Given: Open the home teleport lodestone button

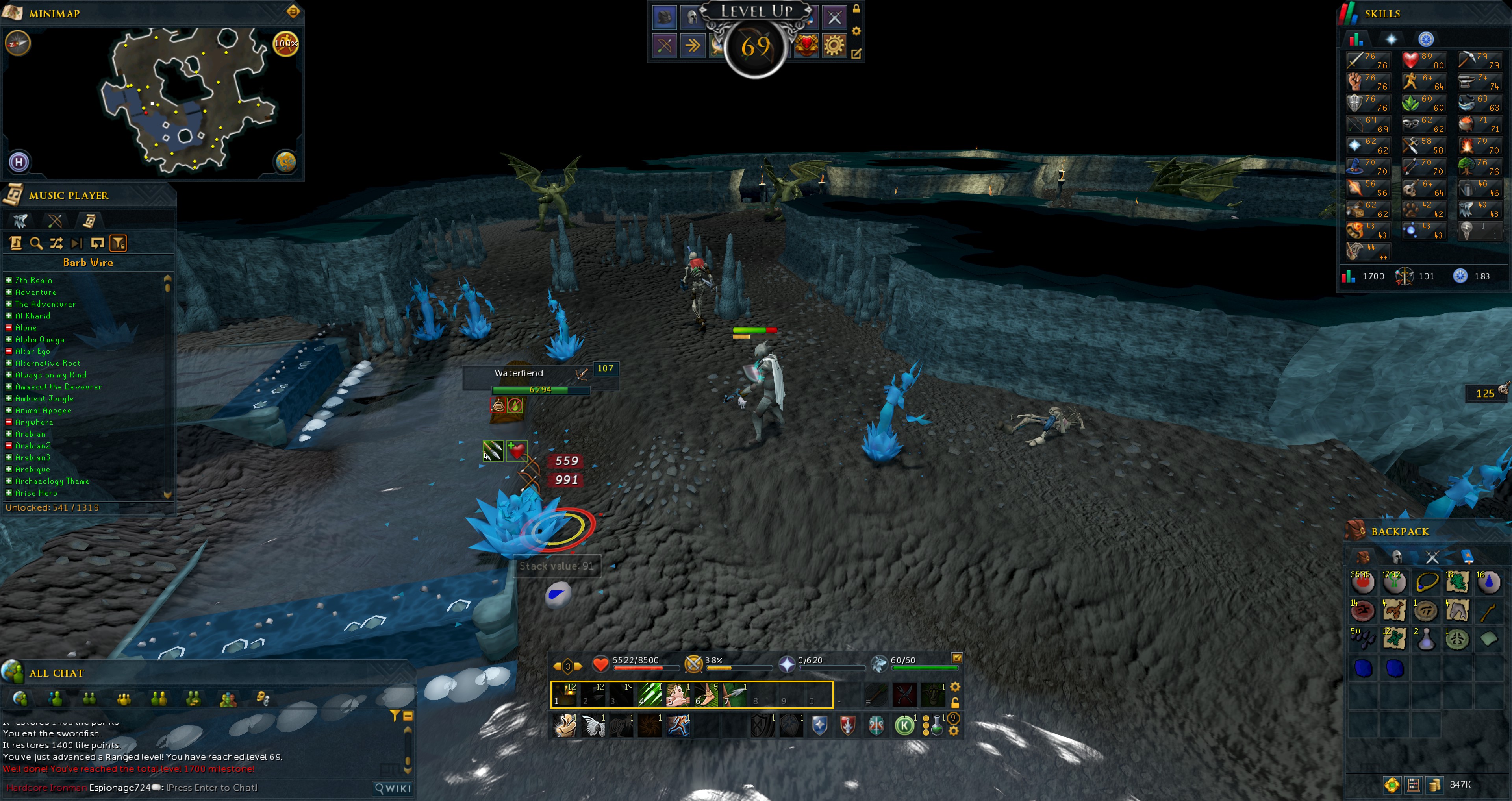Looking at the screenshot, I should (x=19, y=162).
